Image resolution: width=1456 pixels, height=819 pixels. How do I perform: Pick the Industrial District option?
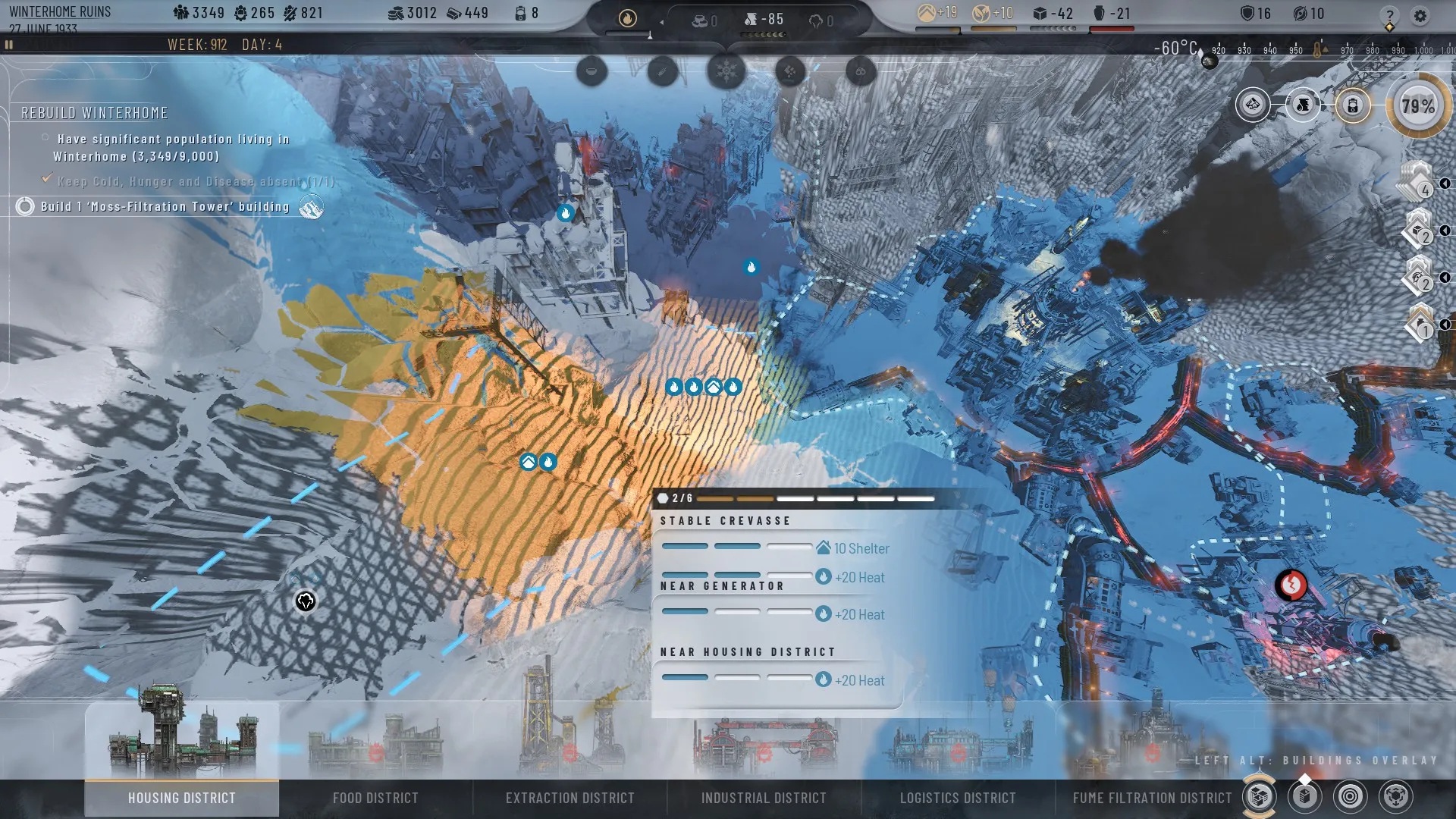click(764, 797)
